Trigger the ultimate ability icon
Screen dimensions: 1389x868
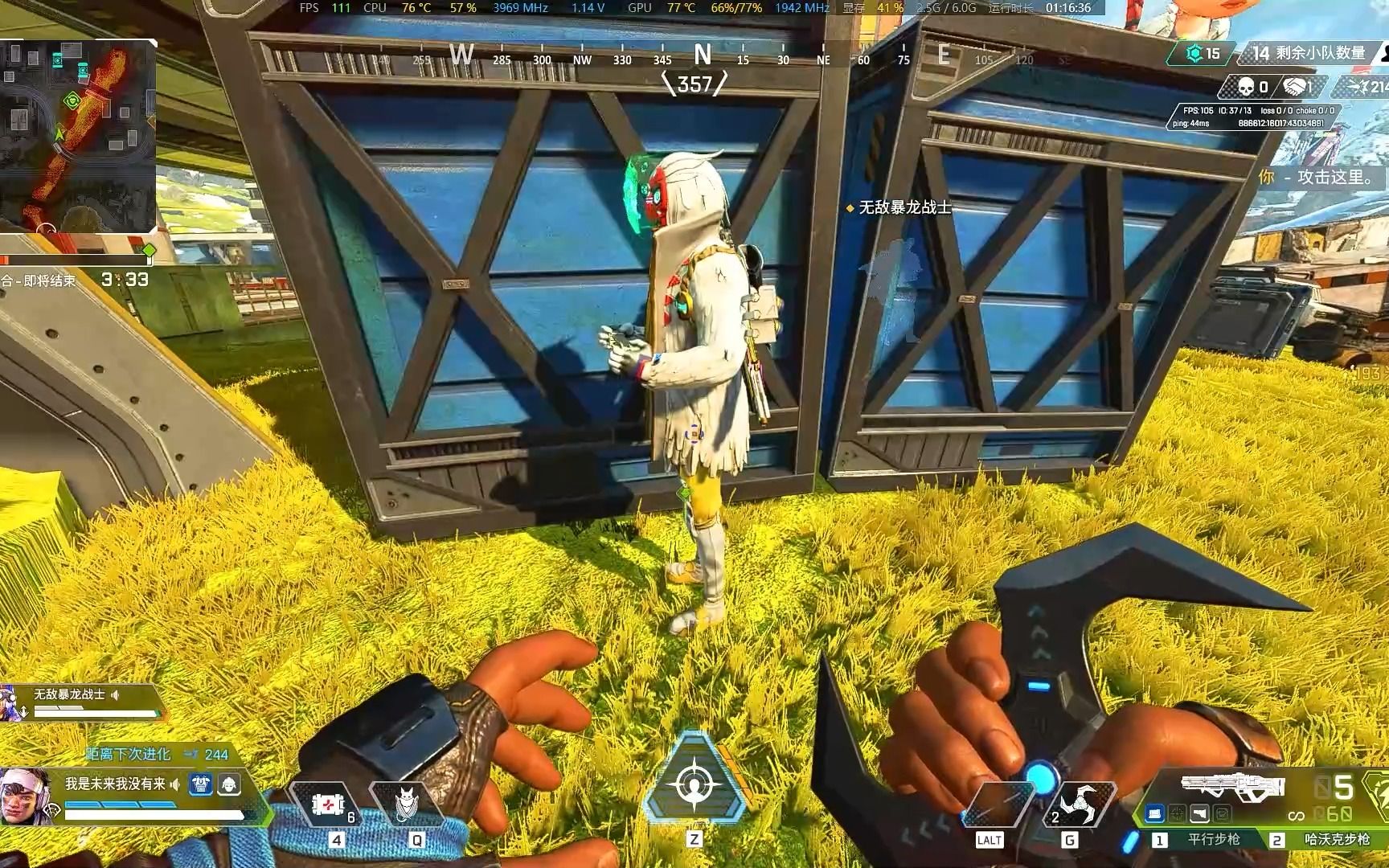point(694,782)
